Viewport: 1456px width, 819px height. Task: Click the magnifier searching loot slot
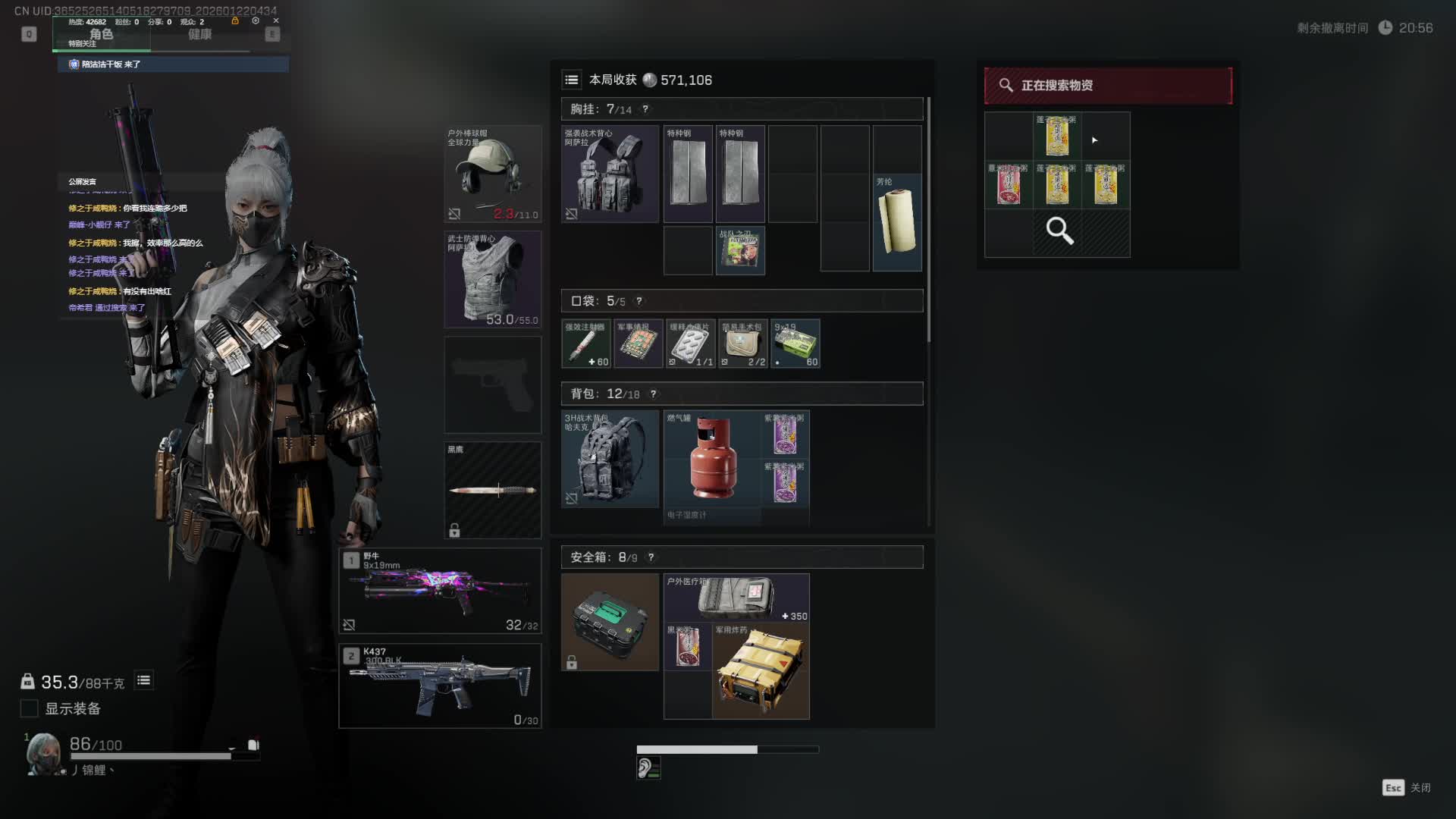point(1059,231)
